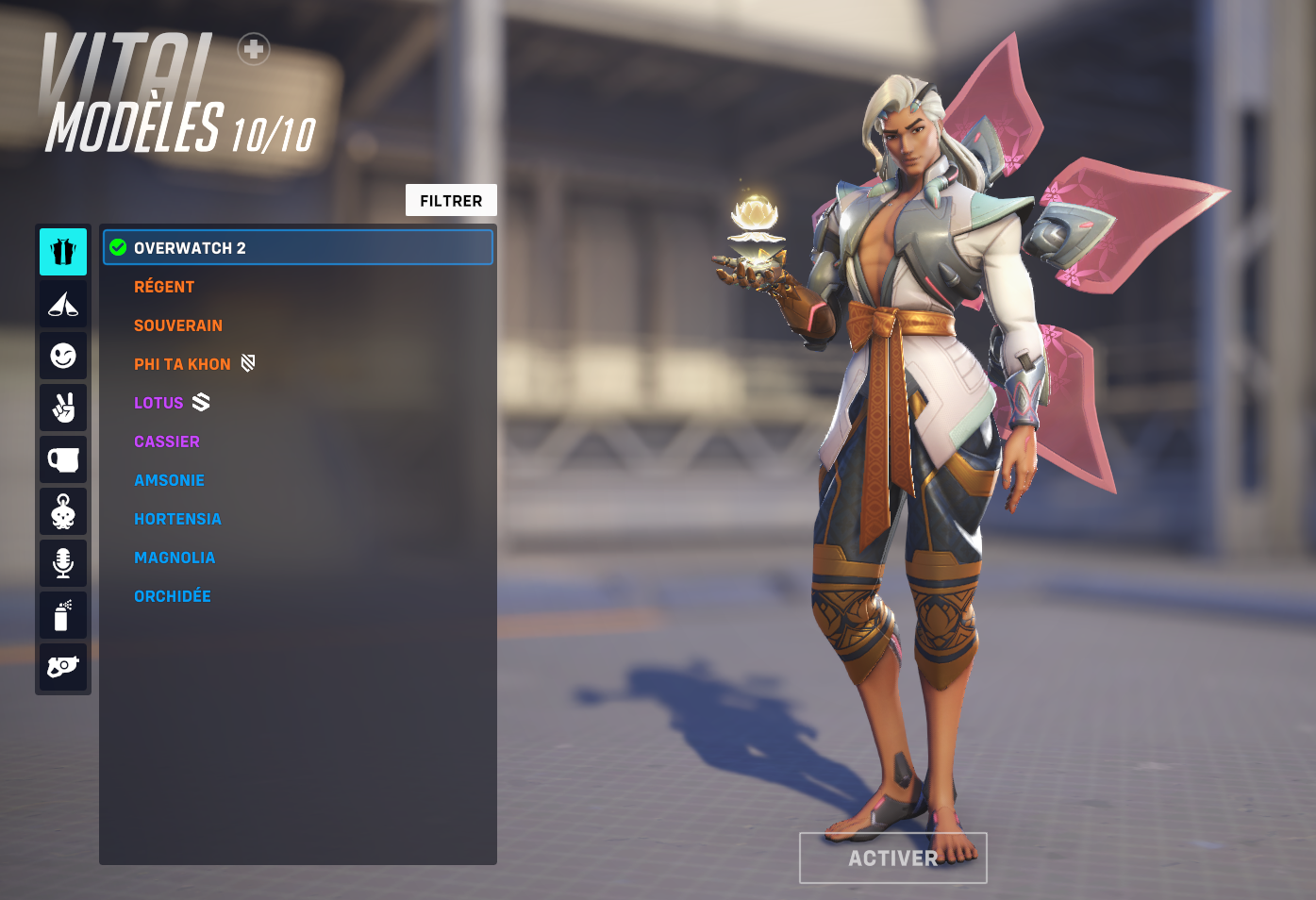
Task: Open the FILTRER dropdown
Action: pos(451,199)
